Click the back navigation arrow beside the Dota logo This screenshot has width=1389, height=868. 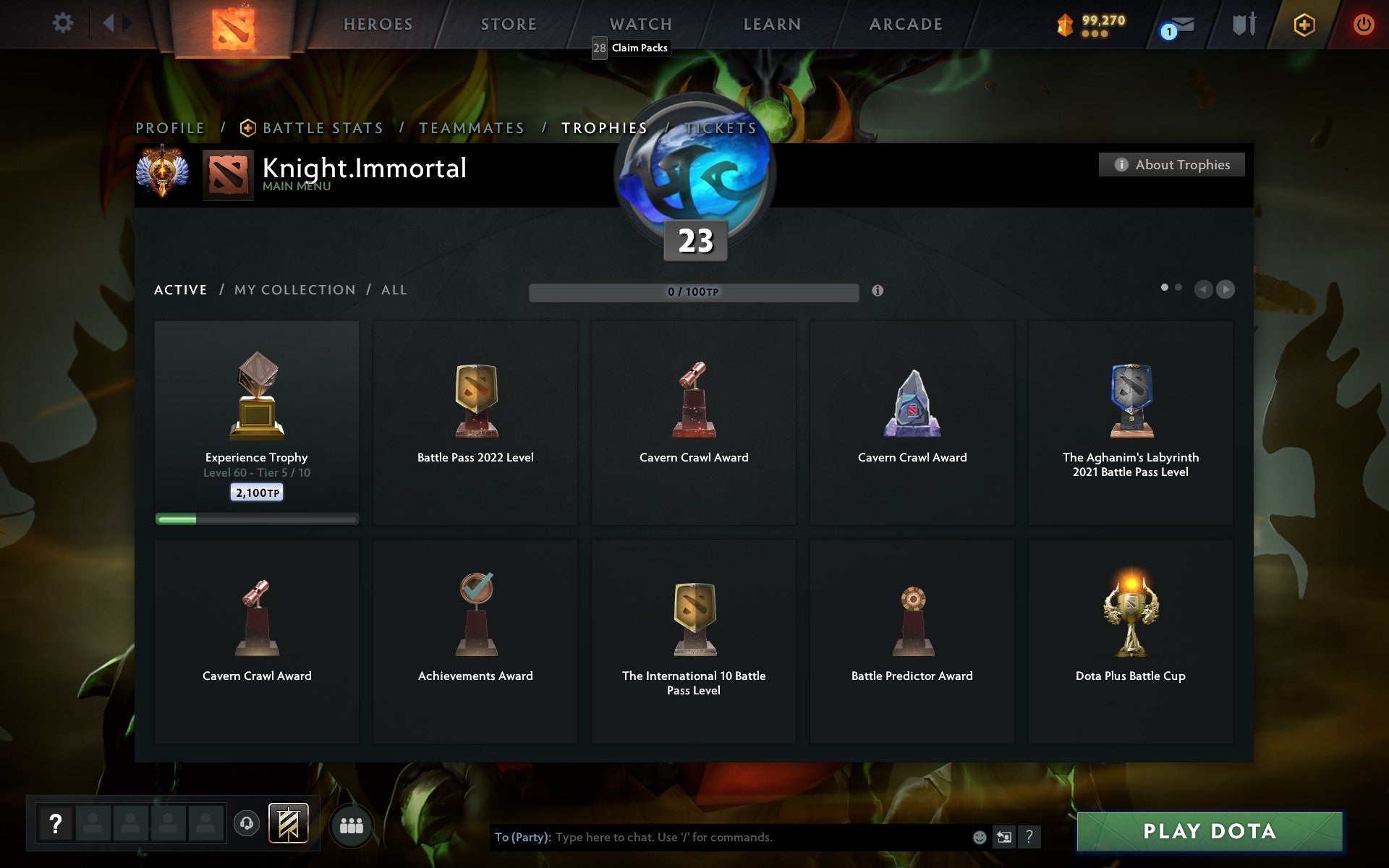pos(109,23)
